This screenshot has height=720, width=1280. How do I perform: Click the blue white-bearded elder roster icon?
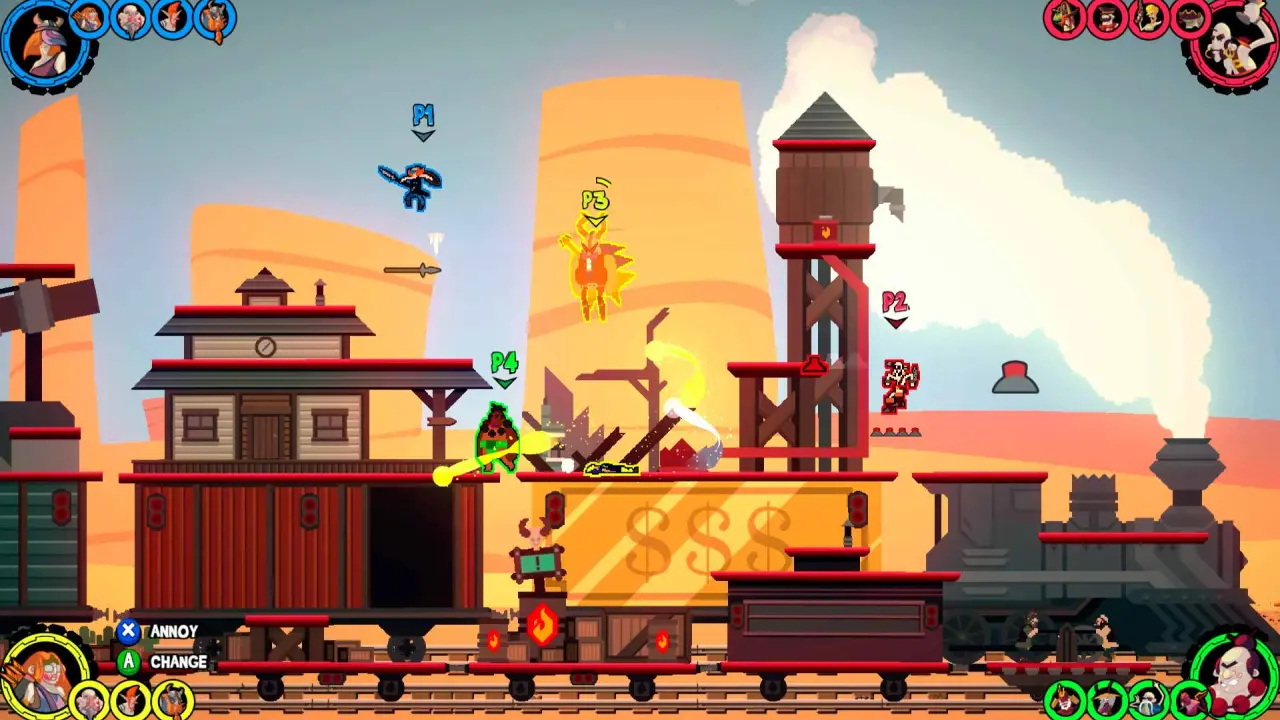130,18
